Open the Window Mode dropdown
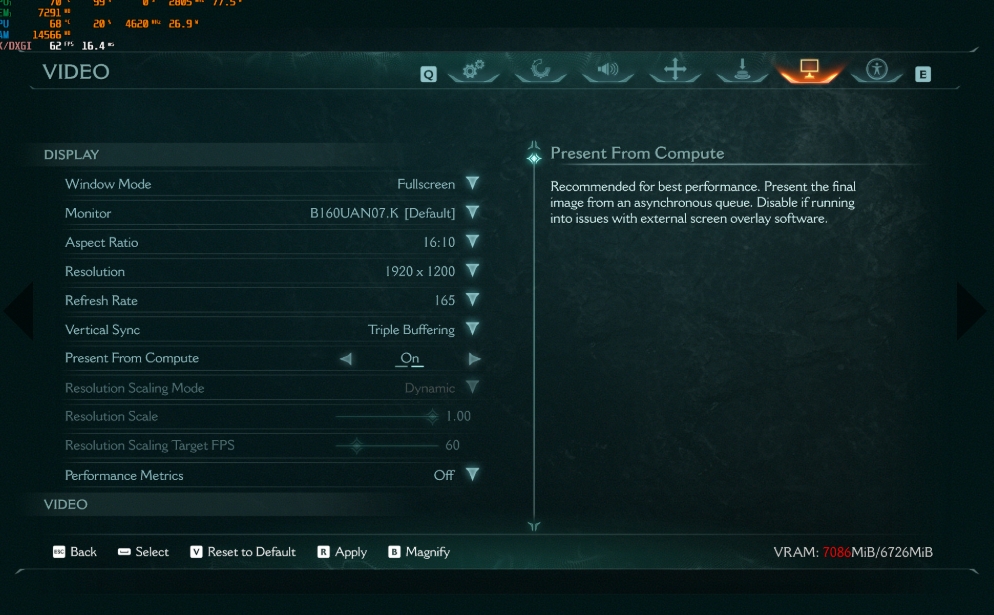Viewport: 994px width, 615px height. [472, 184]
